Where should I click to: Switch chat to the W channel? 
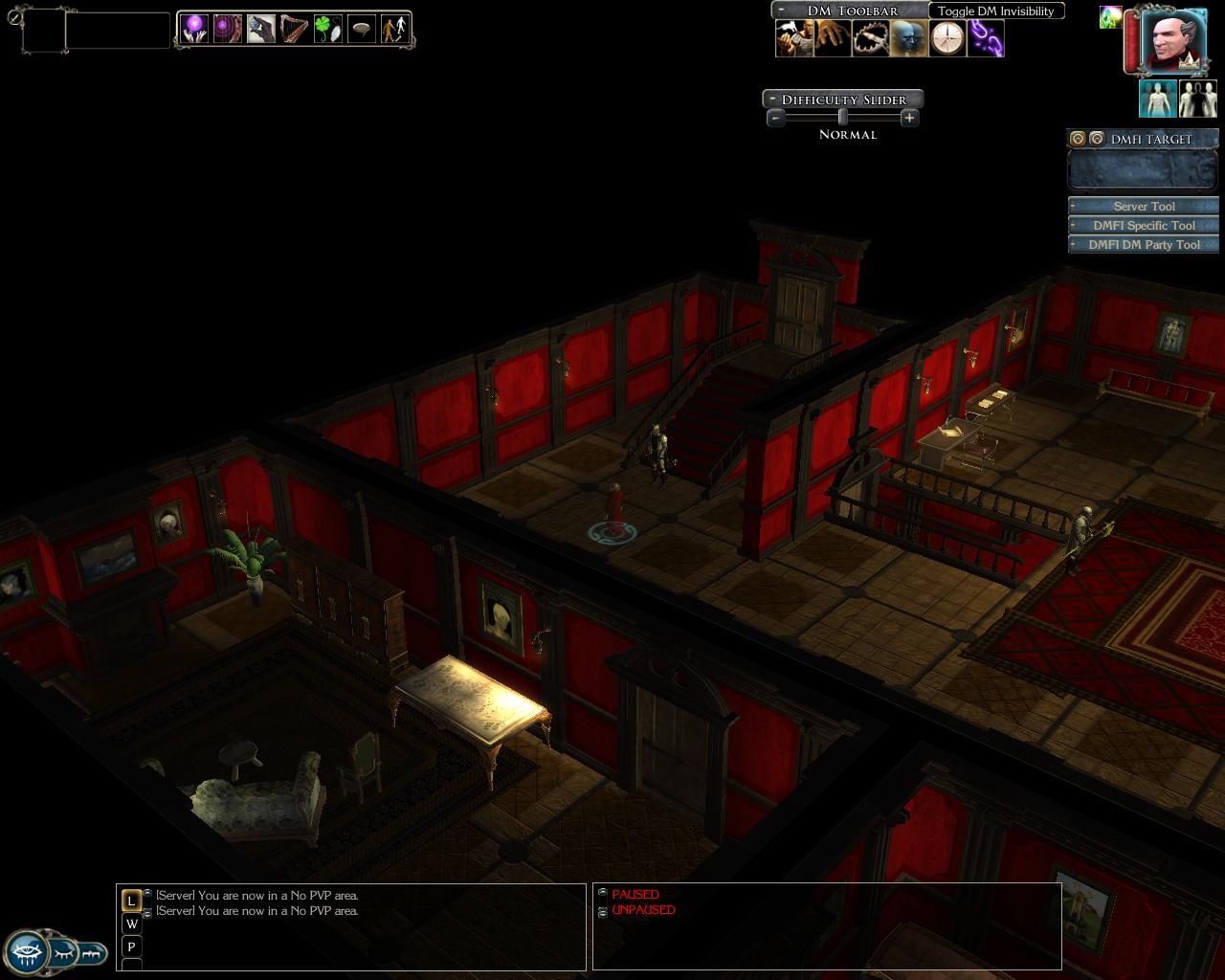coord(132,924)
